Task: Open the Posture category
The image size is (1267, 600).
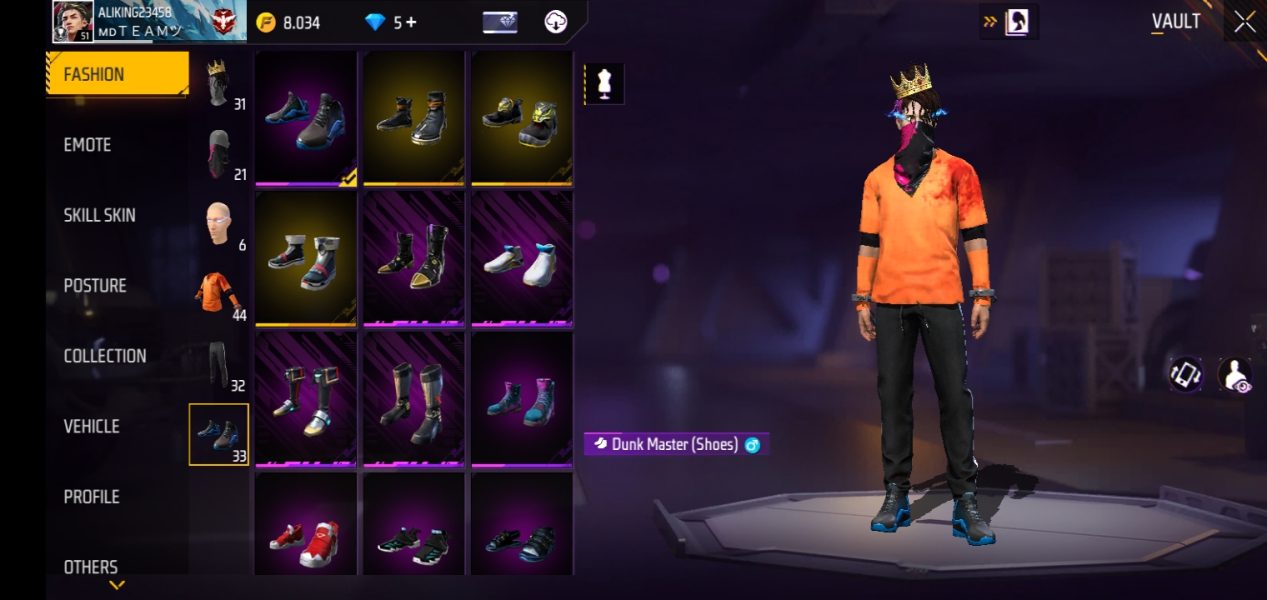Action: tap(95, 286)
